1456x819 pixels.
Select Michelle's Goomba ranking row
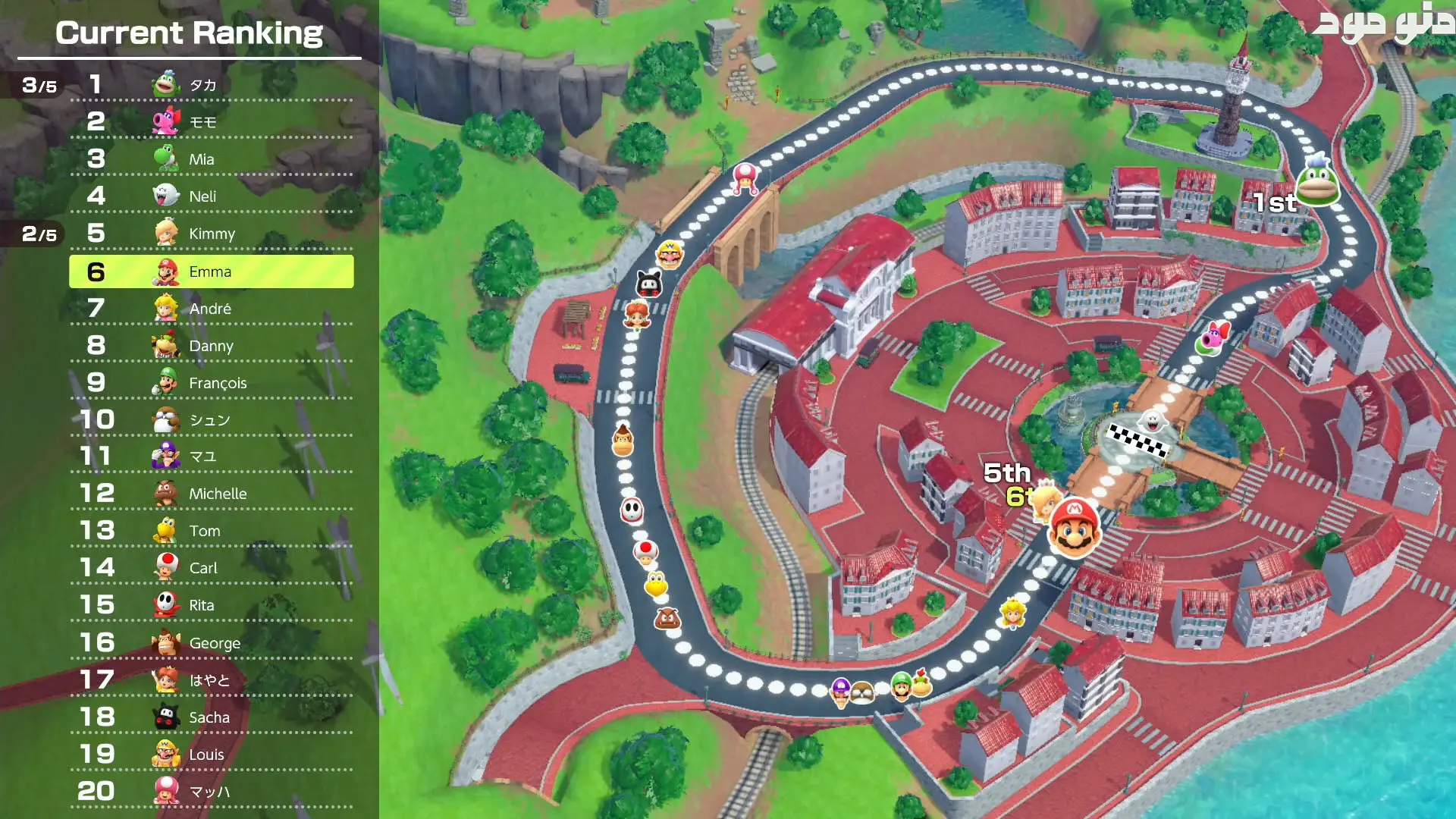point(211,494)
